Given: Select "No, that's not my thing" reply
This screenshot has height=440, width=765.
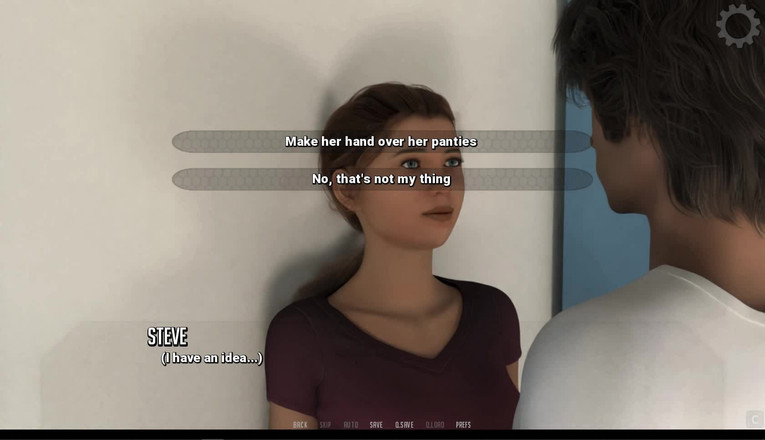Looking at the screenshot, I should point(381,180).
